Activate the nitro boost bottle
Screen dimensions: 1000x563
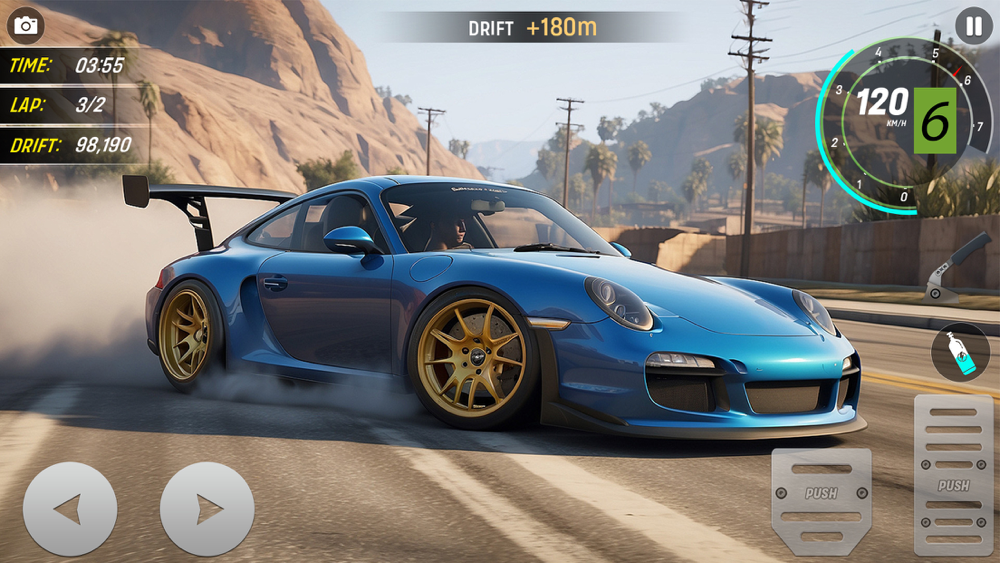coord(960,353)
